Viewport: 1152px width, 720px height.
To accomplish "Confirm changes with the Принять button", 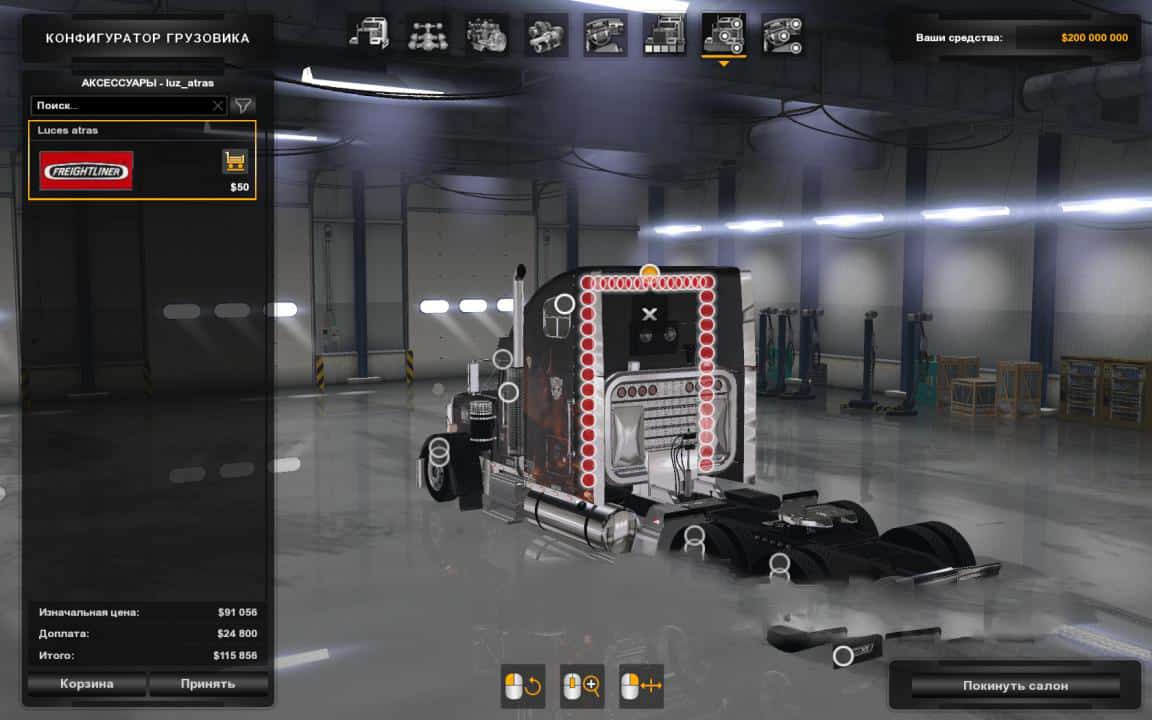I will (x=208, y=684).
